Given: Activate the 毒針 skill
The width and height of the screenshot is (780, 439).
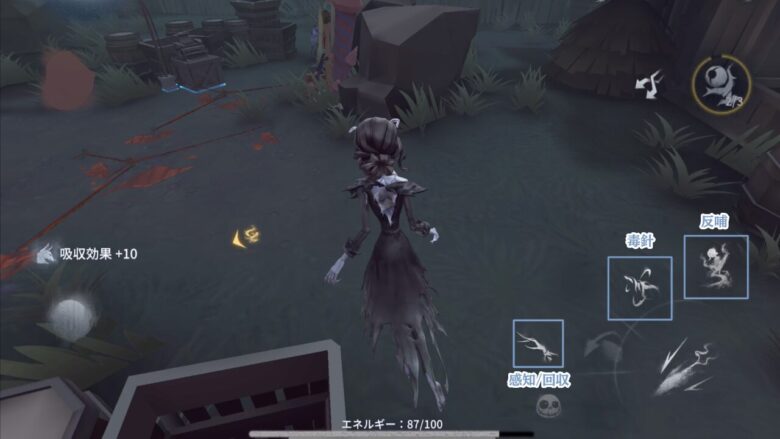Looking at the screenshot, I should click(639, 288).
